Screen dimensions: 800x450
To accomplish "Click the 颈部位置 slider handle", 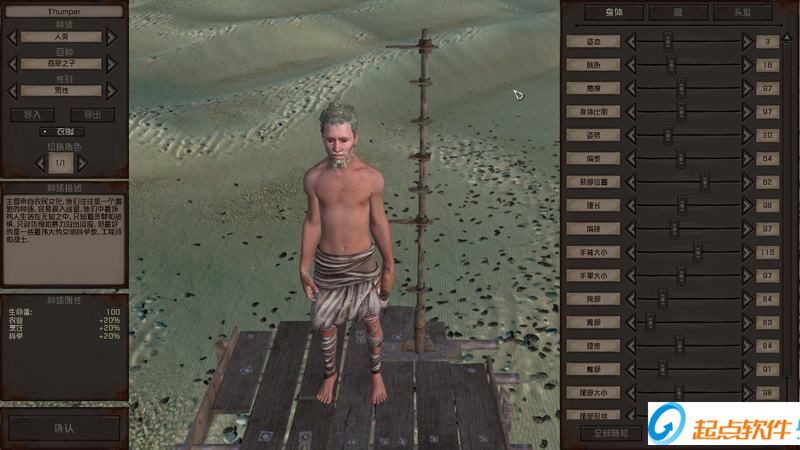I will [704, 182].
